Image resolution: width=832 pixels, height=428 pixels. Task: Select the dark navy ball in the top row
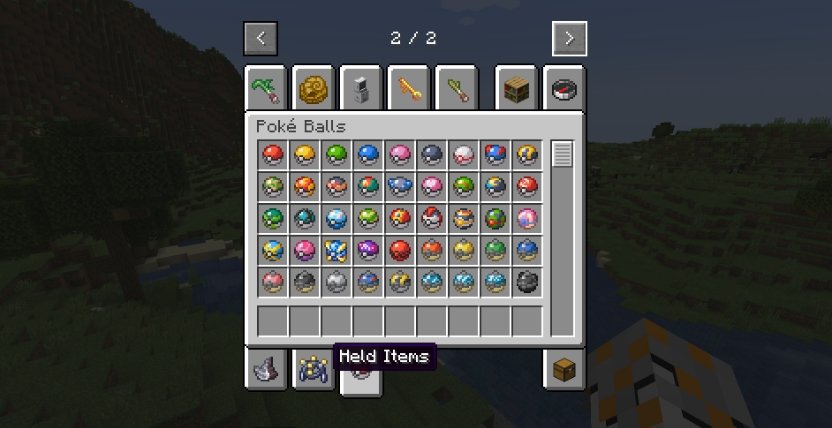(x=432, y=155)
